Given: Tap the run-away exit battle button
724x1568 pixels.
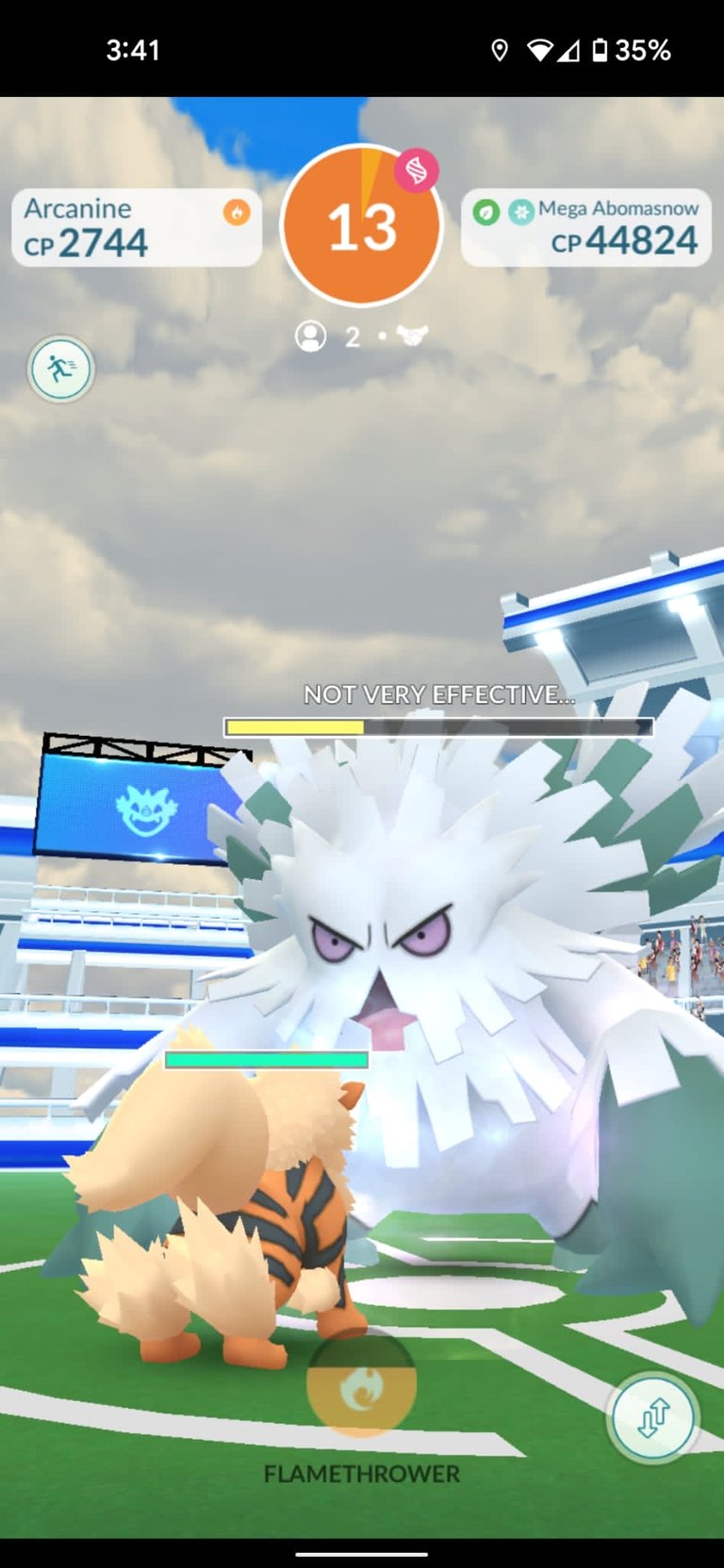Looking at the screenshot, I should 61,368.
